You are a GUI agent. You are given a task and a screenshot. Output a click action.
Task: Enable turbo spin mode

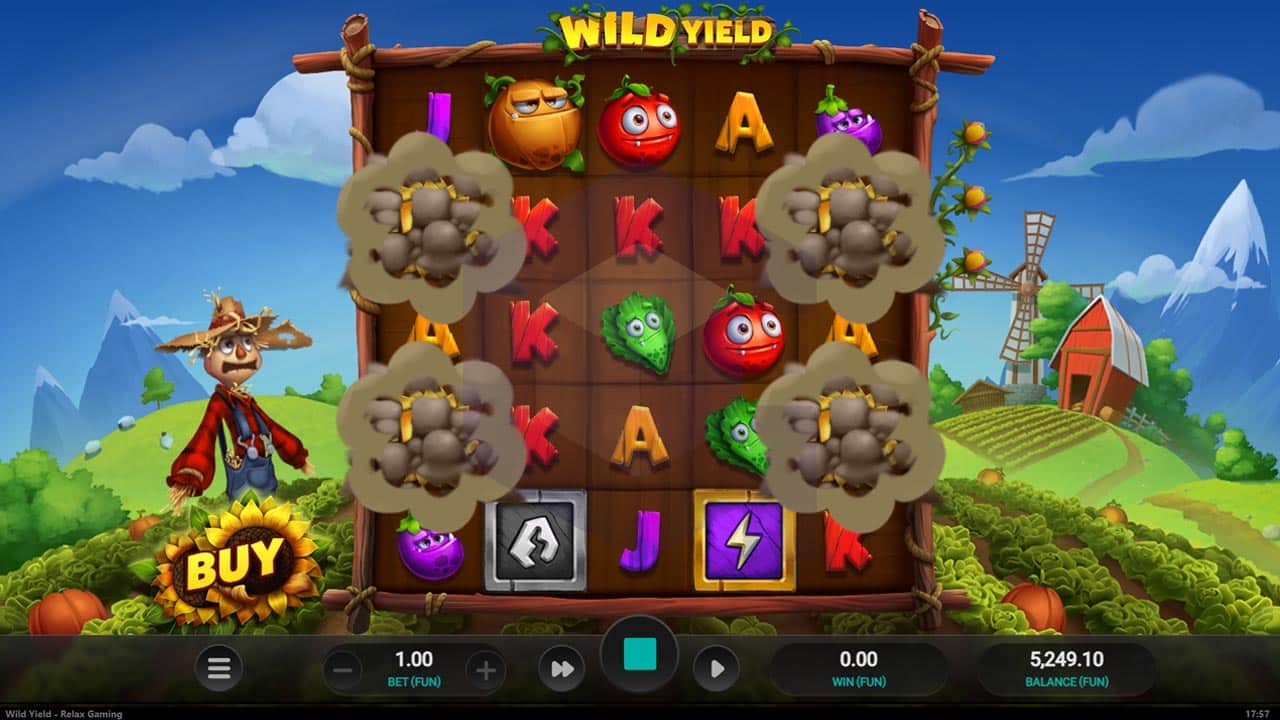pyautogui.click(x=561, y=668)
